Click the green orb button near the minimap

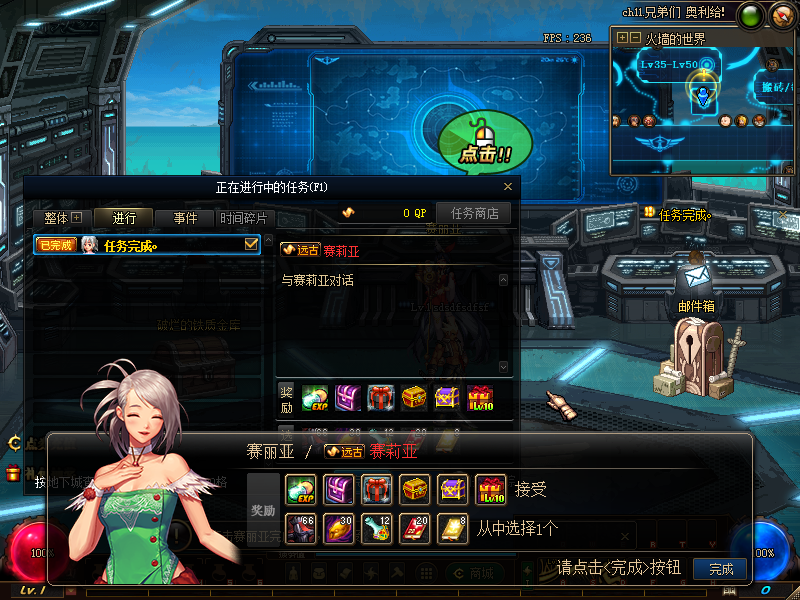pos(749,15)
